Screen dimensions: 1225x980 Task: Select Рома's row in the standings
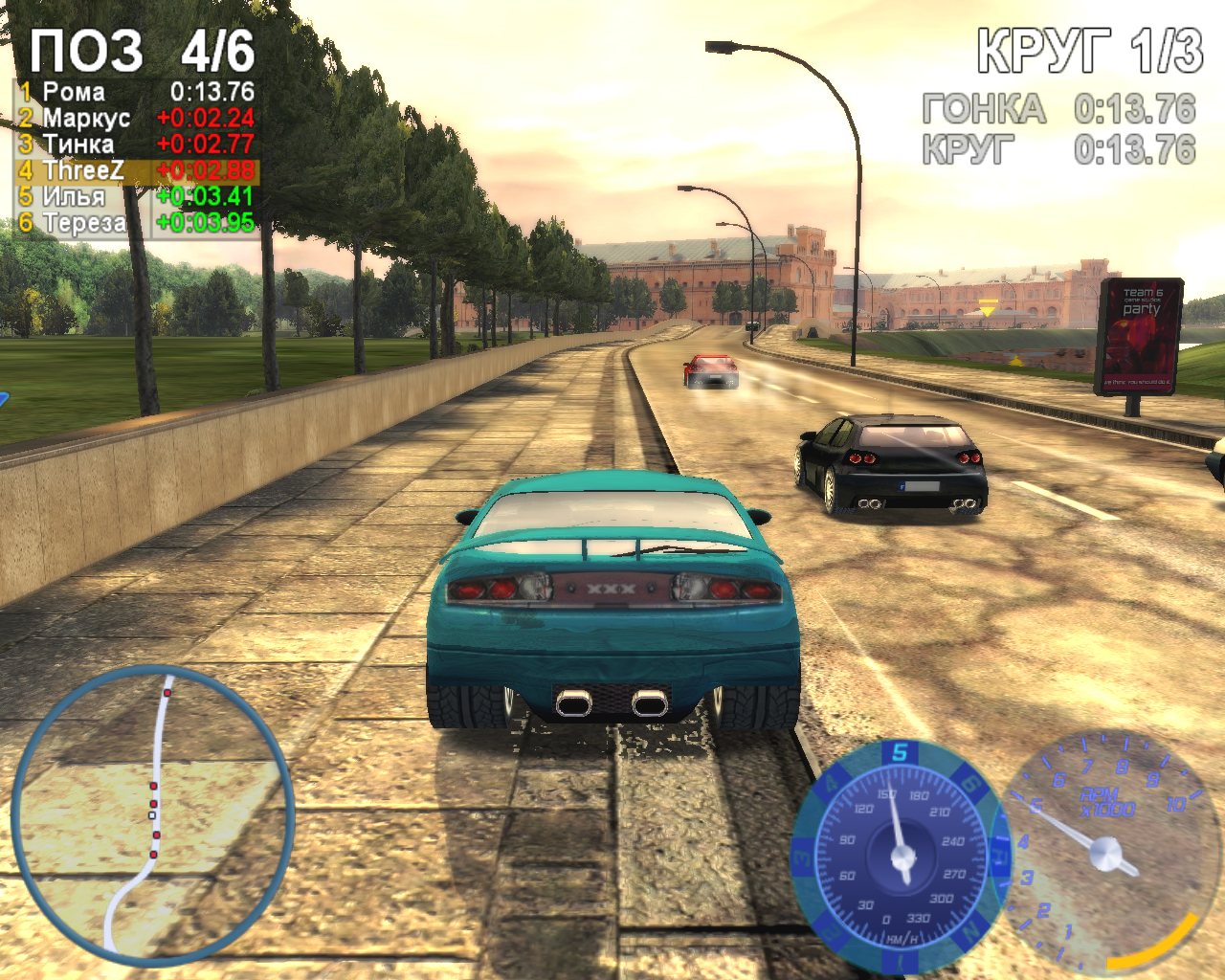tap(136, 92)
